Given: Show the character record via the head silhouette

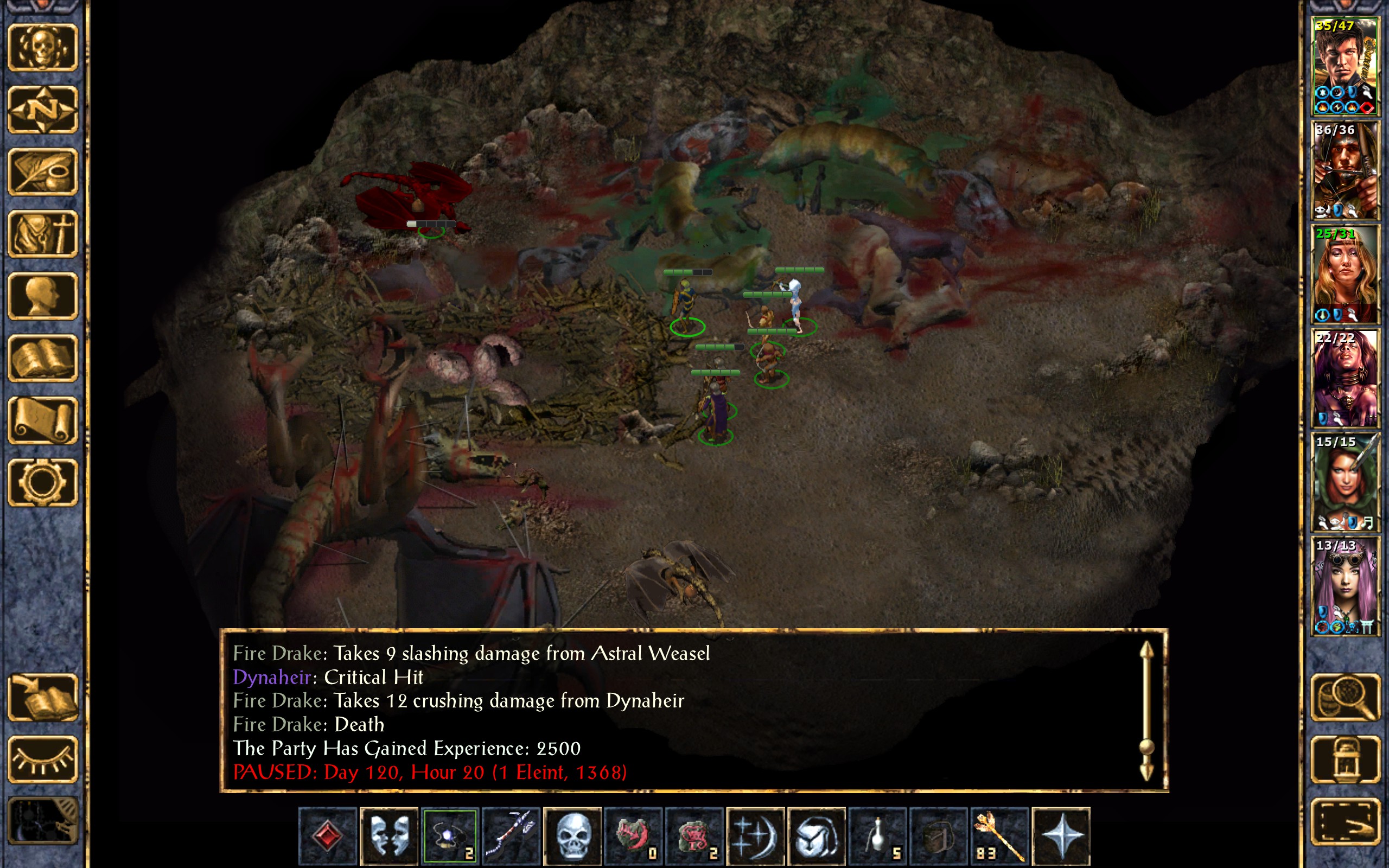Looking at the screenshot, I should click(x=43, y=296).
